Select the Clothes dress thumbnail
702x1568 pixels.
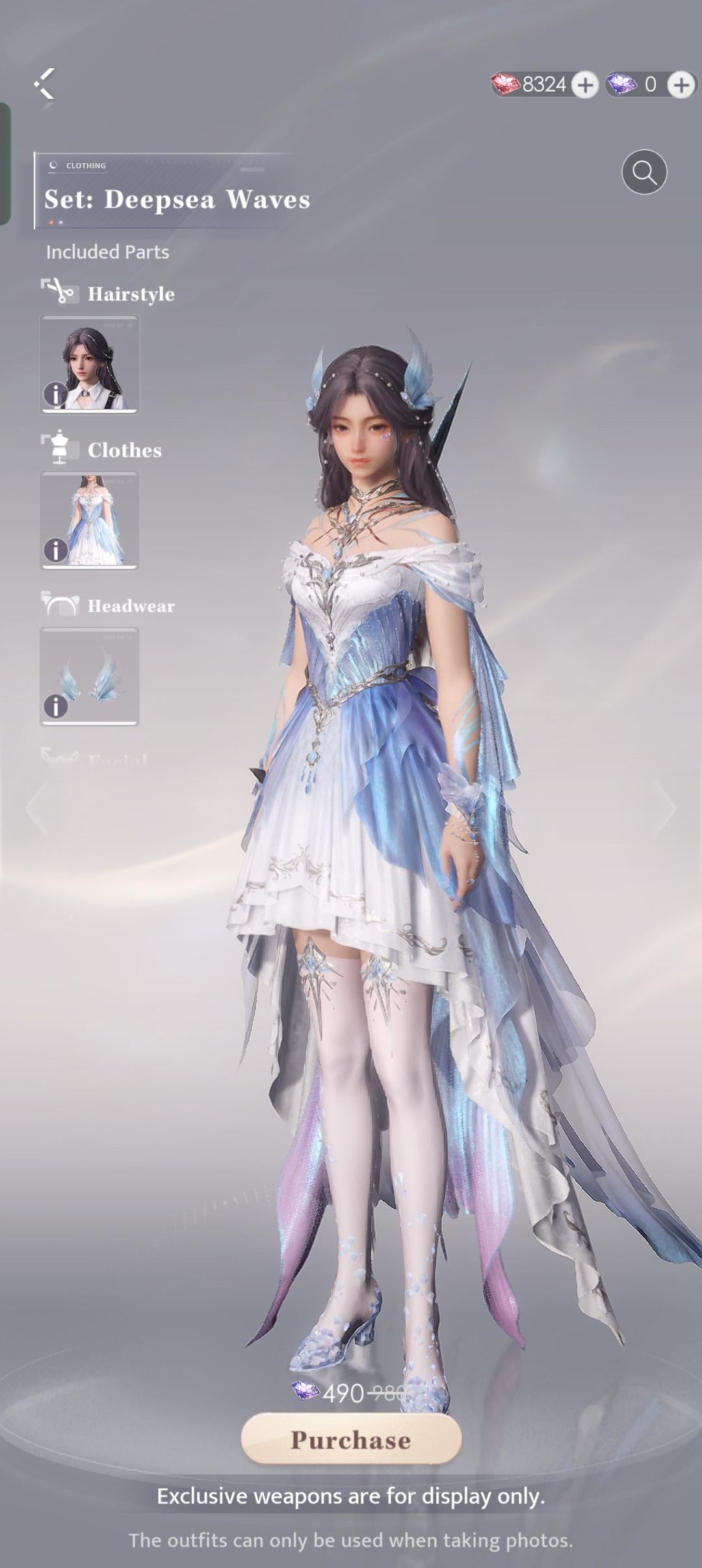(x=90, y=519)
